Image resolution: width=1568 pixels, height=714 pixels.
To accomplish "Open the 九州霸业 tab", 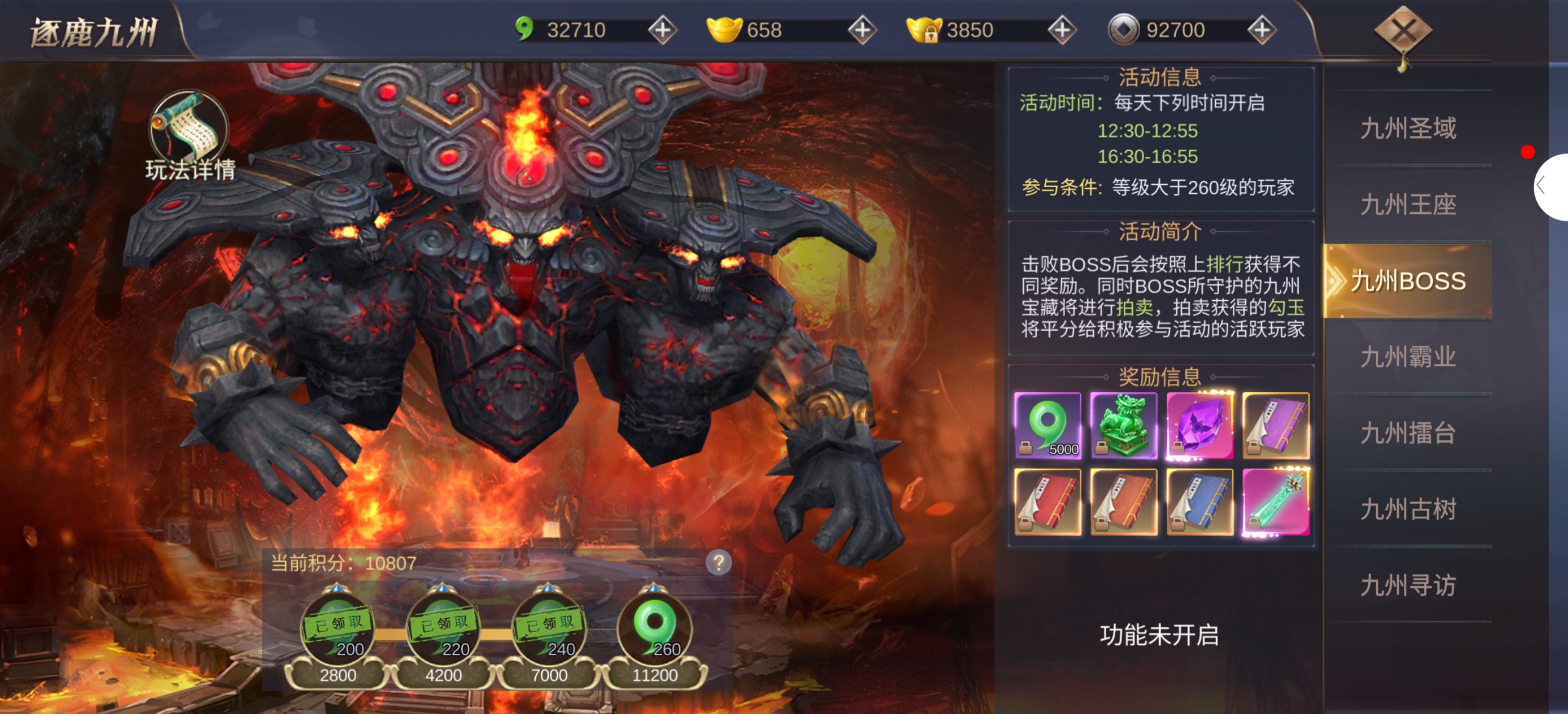I will tap(1408, 357).
